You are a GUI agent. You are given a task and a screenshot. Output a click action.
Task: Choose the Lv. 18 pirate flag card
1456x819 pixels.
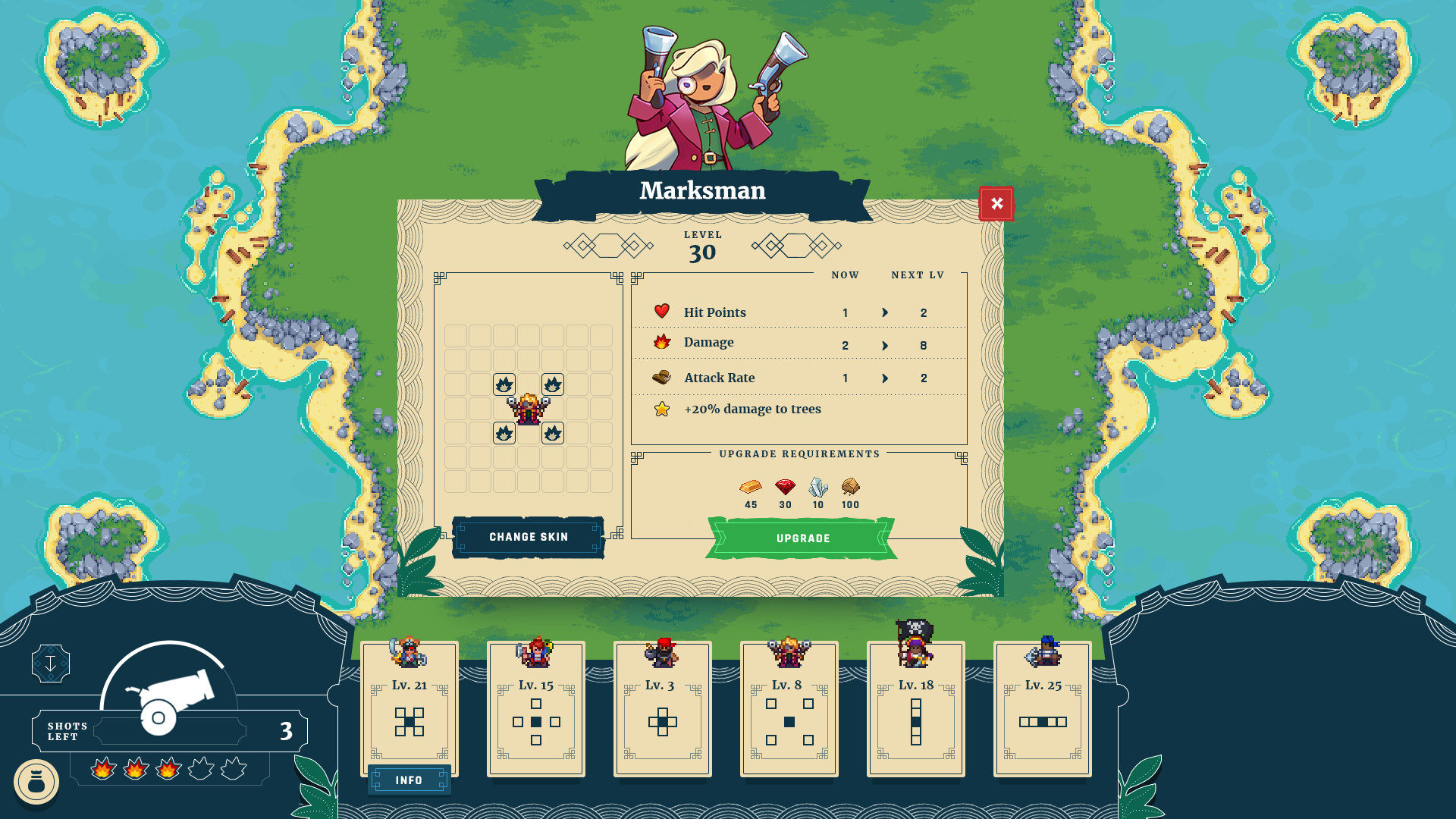pyautogui.click(x=916, y=709)
